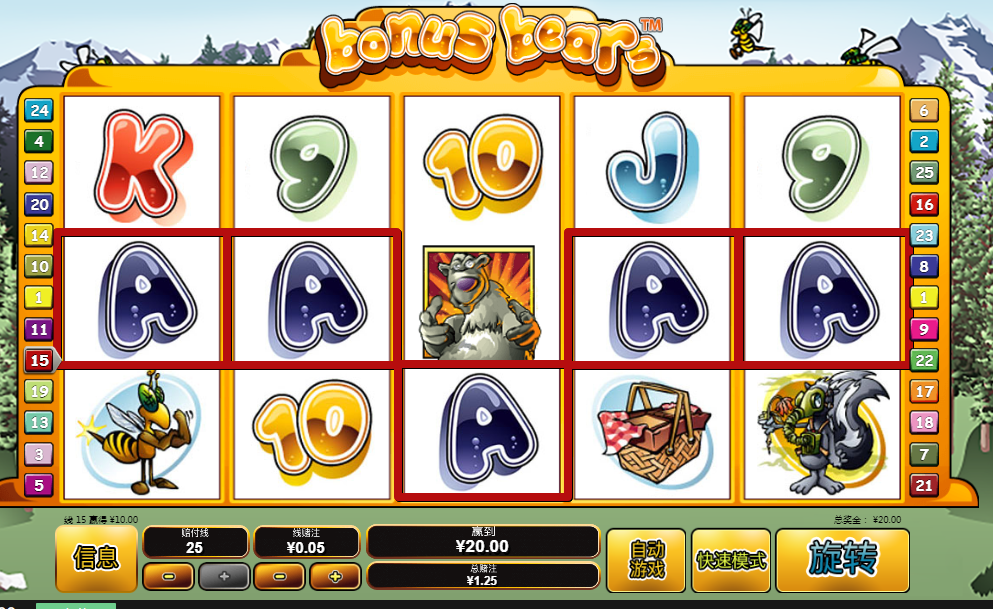
Task: Open the 信息 info paytable
Action: pos(96,559)
